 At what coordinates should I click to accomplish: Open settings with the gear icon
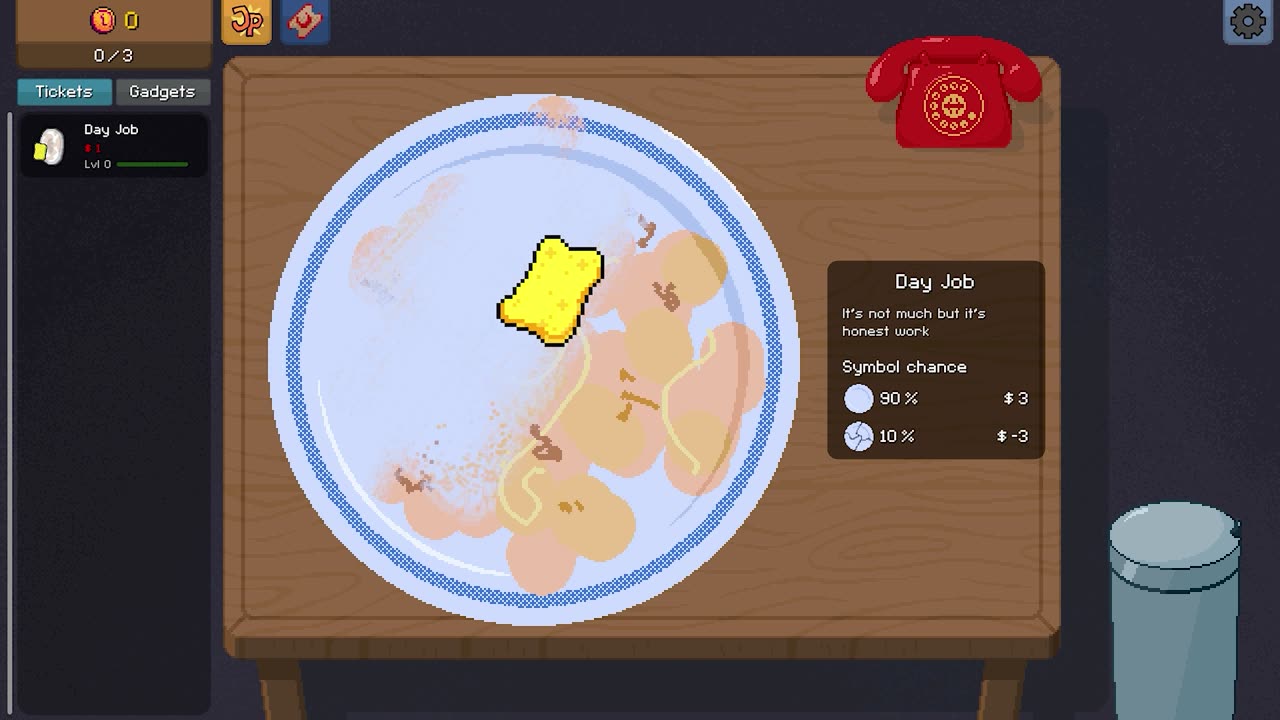1247,22
